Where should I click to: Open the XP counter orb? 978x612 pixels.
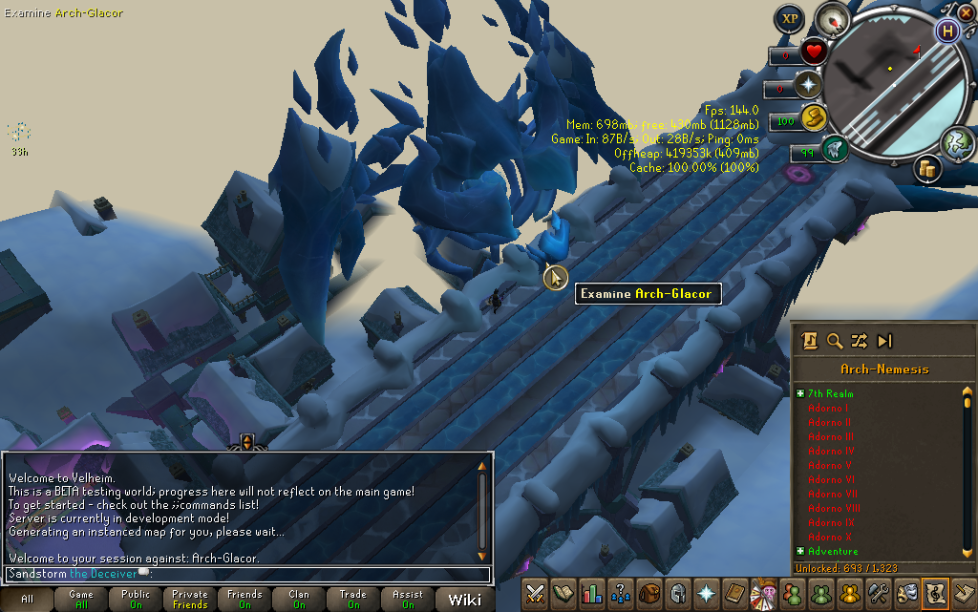pos(790,19)
